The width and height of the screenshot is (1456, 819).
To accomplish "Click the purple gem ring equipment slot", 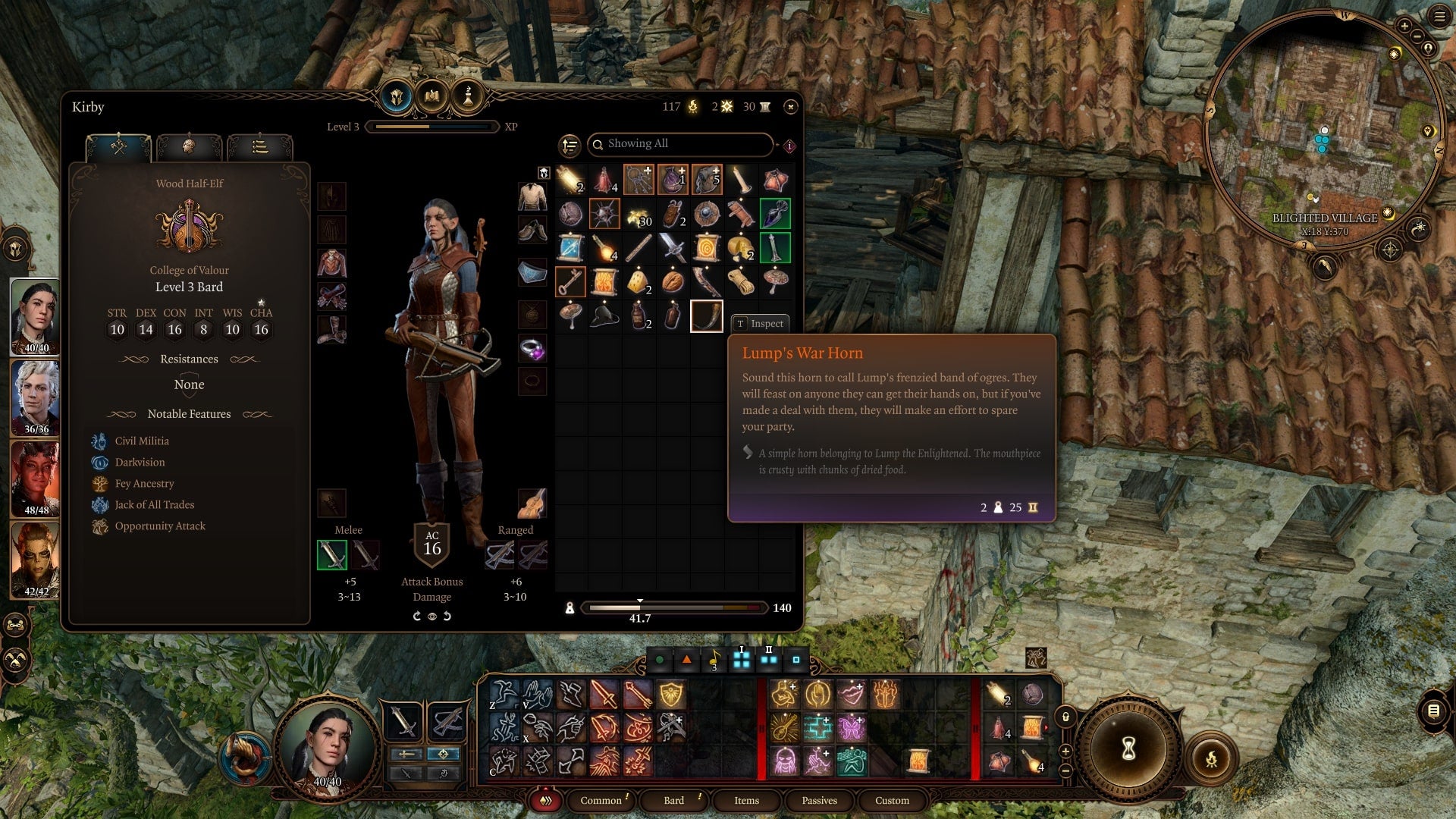I will coord(532,350).
